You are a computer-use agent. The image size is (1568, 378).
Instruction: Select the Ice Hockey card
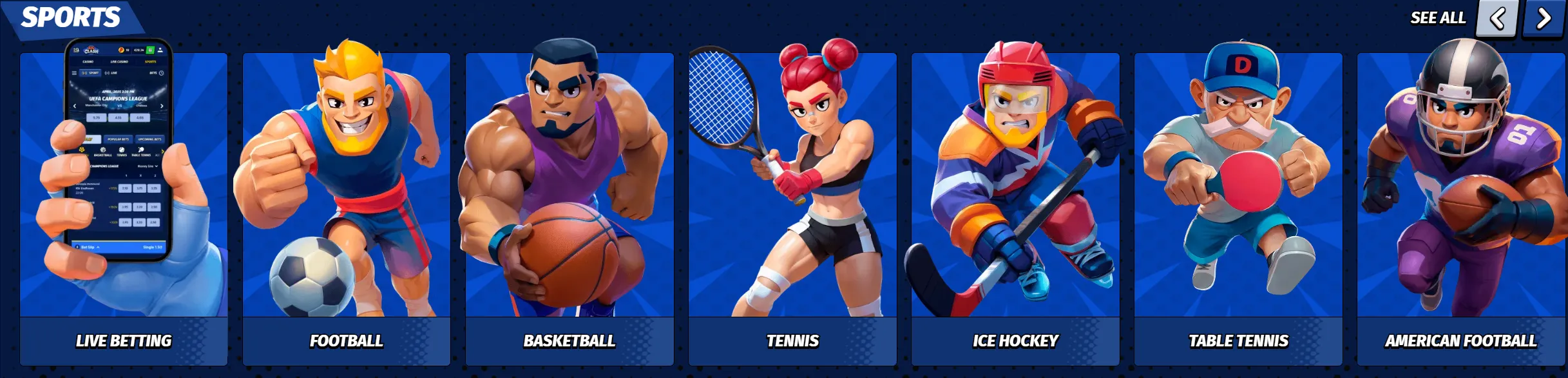1015,210
